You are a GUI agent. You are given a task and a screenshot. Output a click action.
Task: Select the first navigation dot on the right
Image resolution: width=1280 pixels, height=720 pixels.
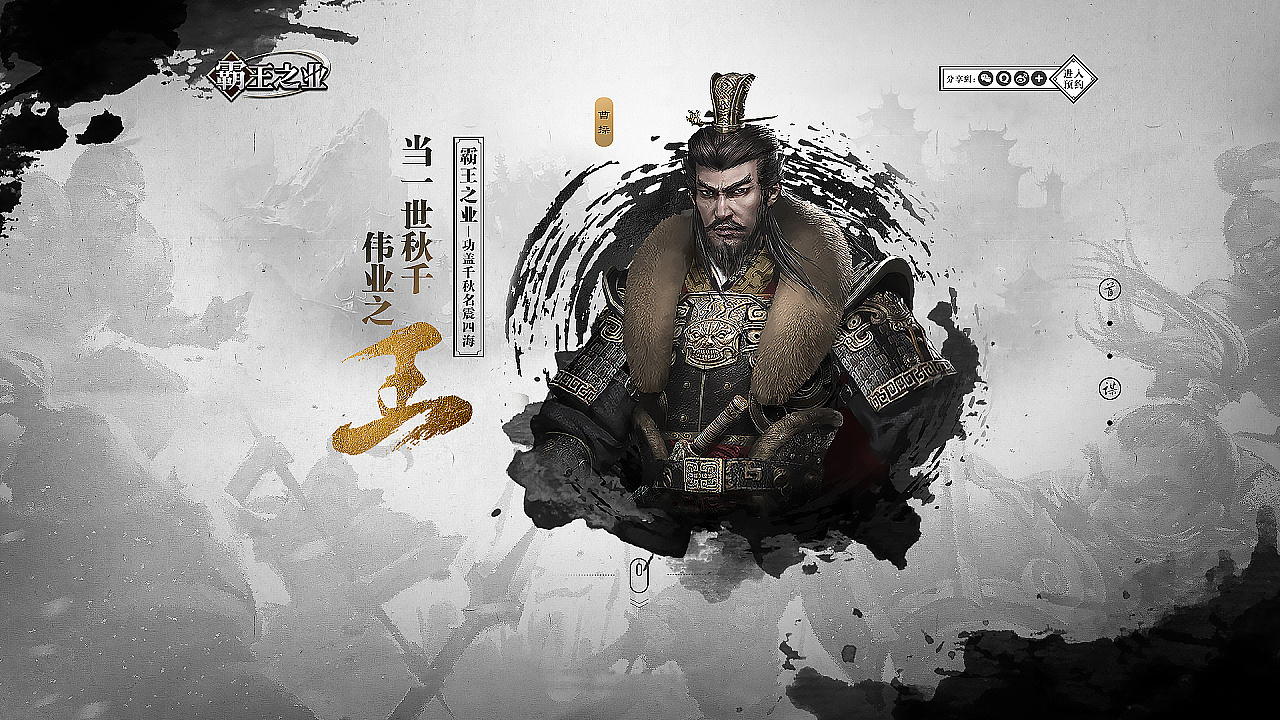click(x=1109, y=322)
